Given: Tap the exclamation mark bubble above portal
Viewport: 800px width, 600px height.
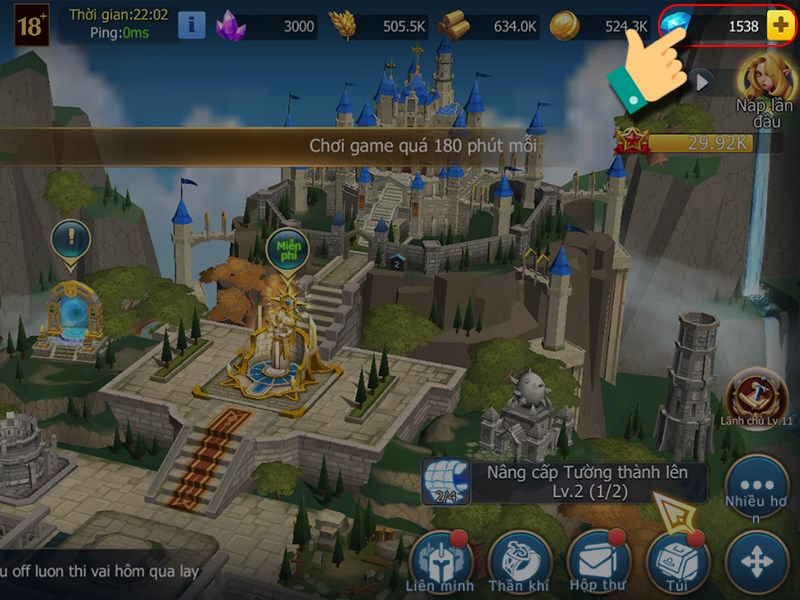Looking at the screenshot, I should pos(71,241).
